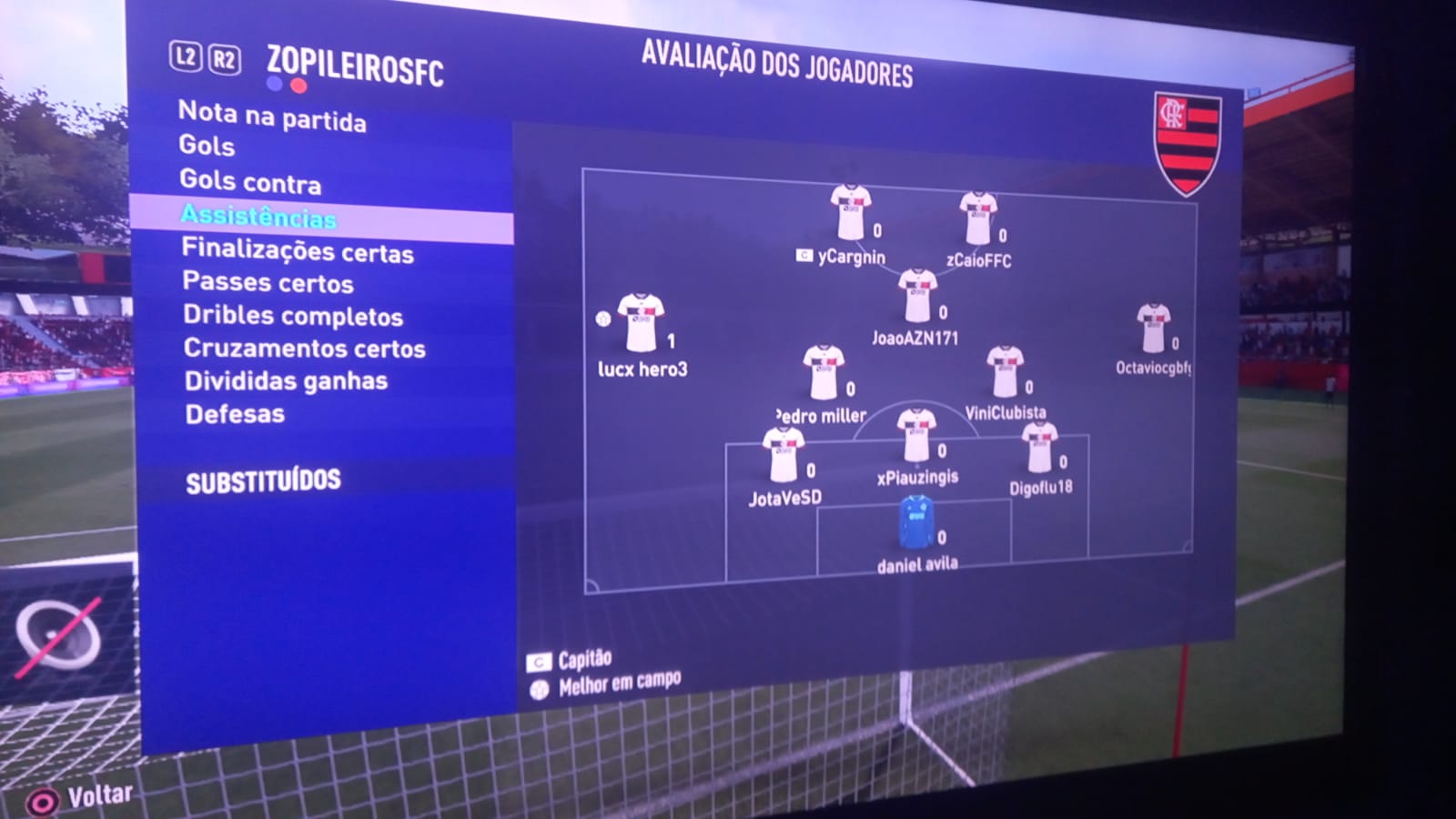
Task: Pick the Defesas stat entry
Action: [x=235, y=415]
